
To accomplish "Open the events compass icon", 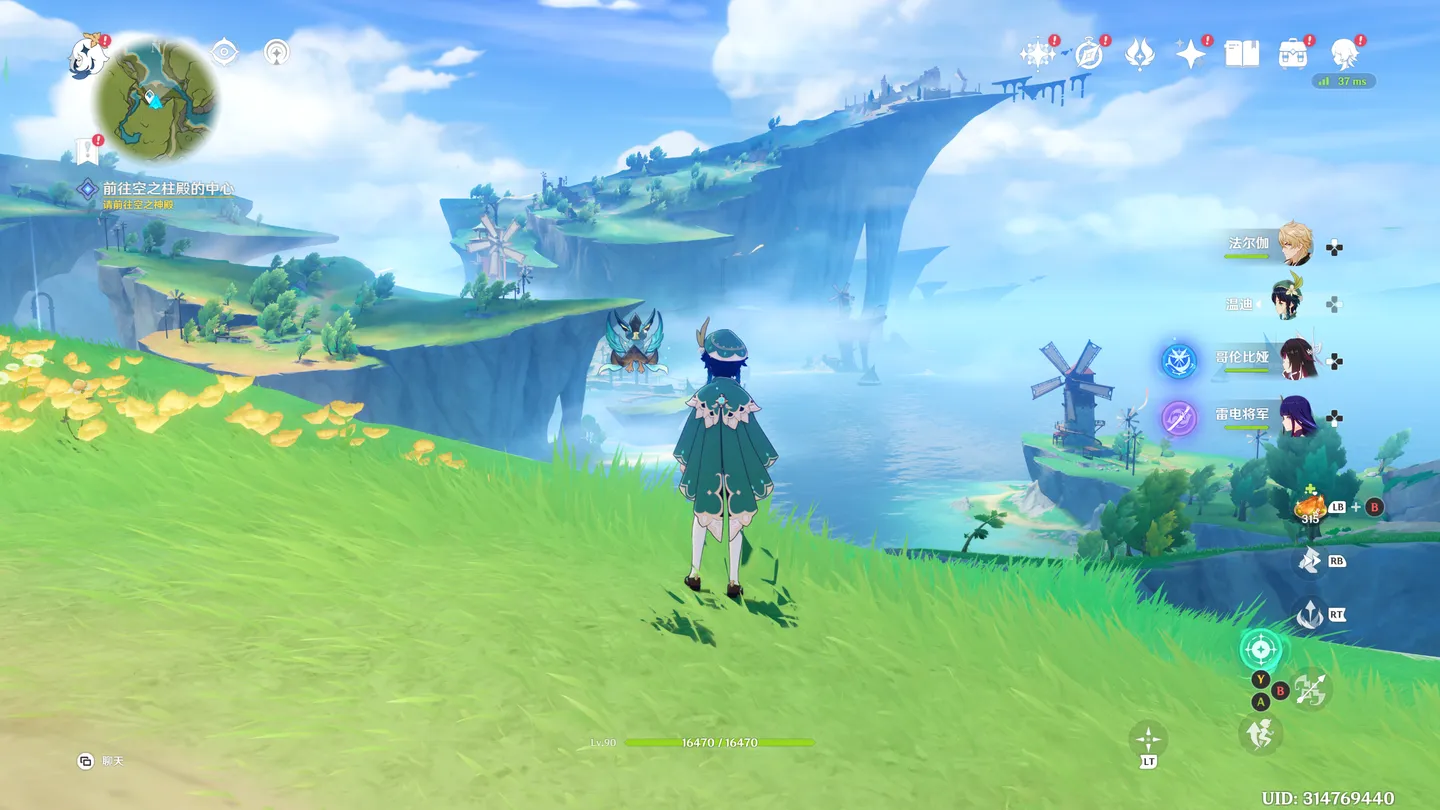I will (1088, 54).
